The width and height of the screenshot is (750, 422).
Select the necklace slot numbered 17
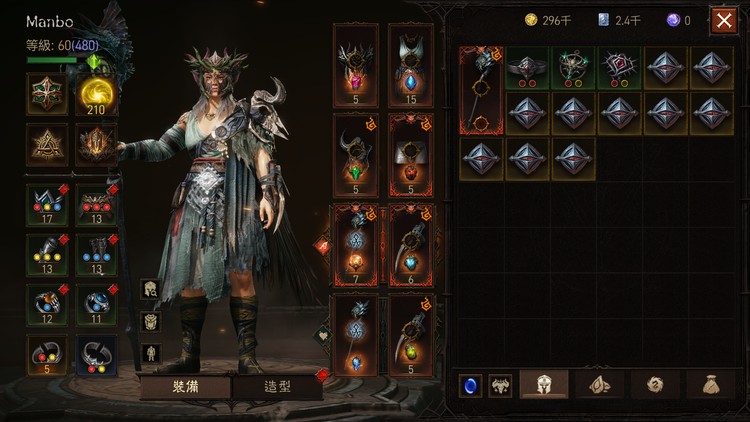tap(47, 205)
